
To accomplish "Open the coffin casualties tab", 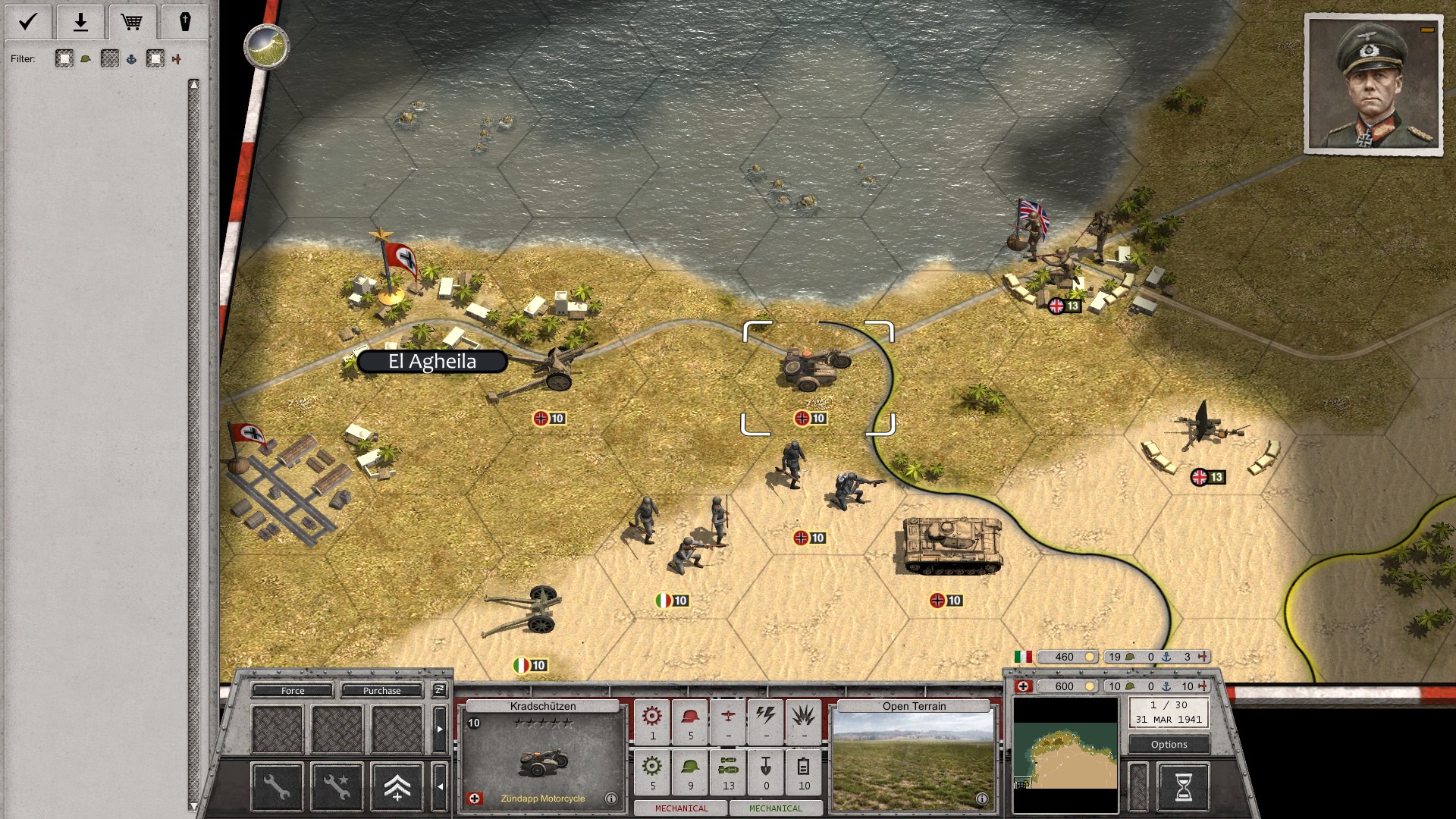I will pos(184,21).
